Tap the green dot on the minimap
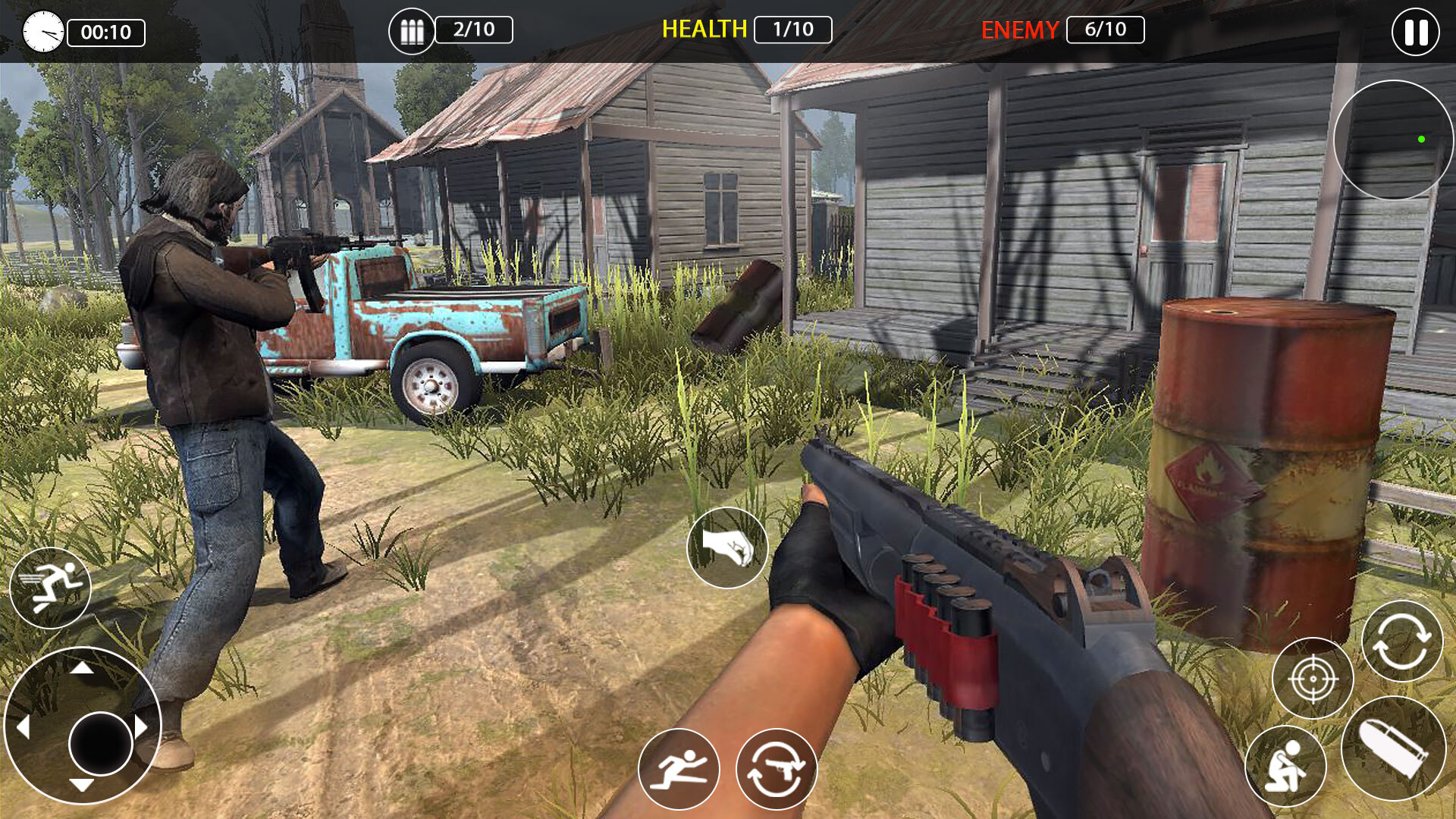 pos(1420,138)
